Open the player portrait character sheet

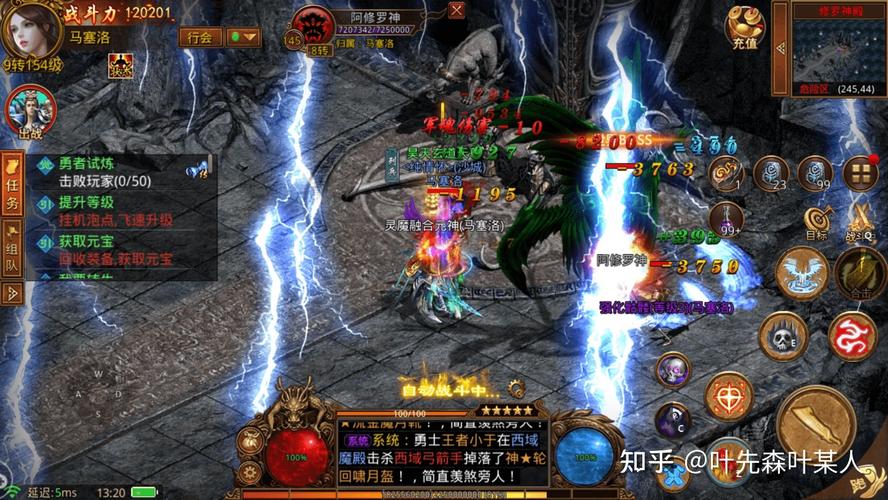point(32,30)
